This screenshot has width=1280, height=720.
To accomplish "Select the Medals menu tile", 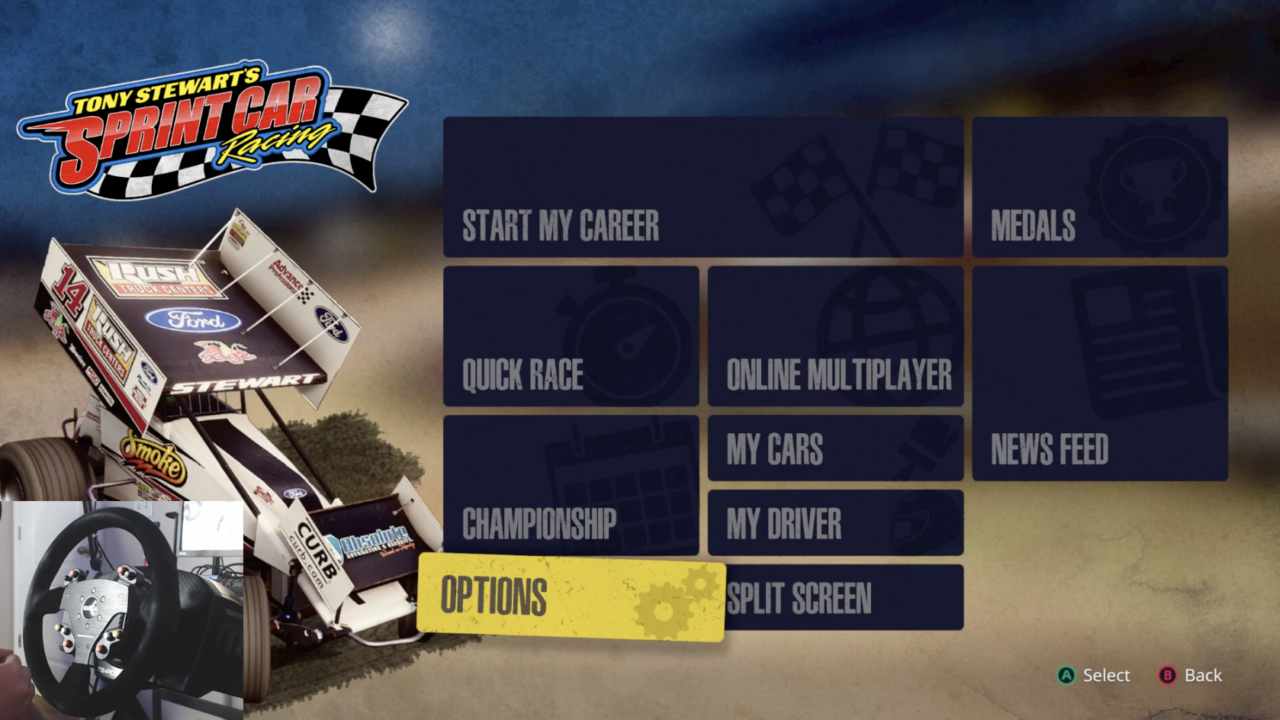I will click(1099, 187).
